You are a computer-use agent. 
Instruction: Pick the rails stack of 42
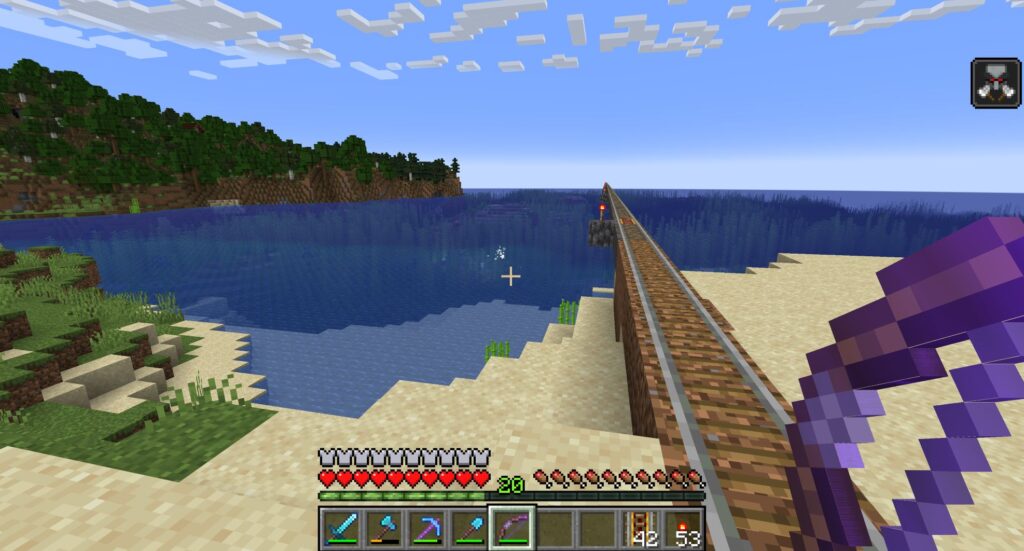click(641, 527)
